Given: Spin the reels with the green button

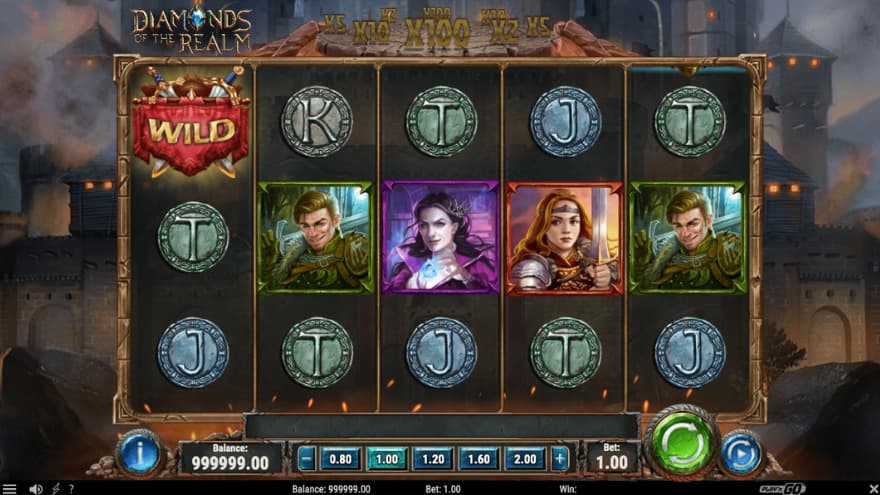Looking at the screenshot, I should point(683,442).
